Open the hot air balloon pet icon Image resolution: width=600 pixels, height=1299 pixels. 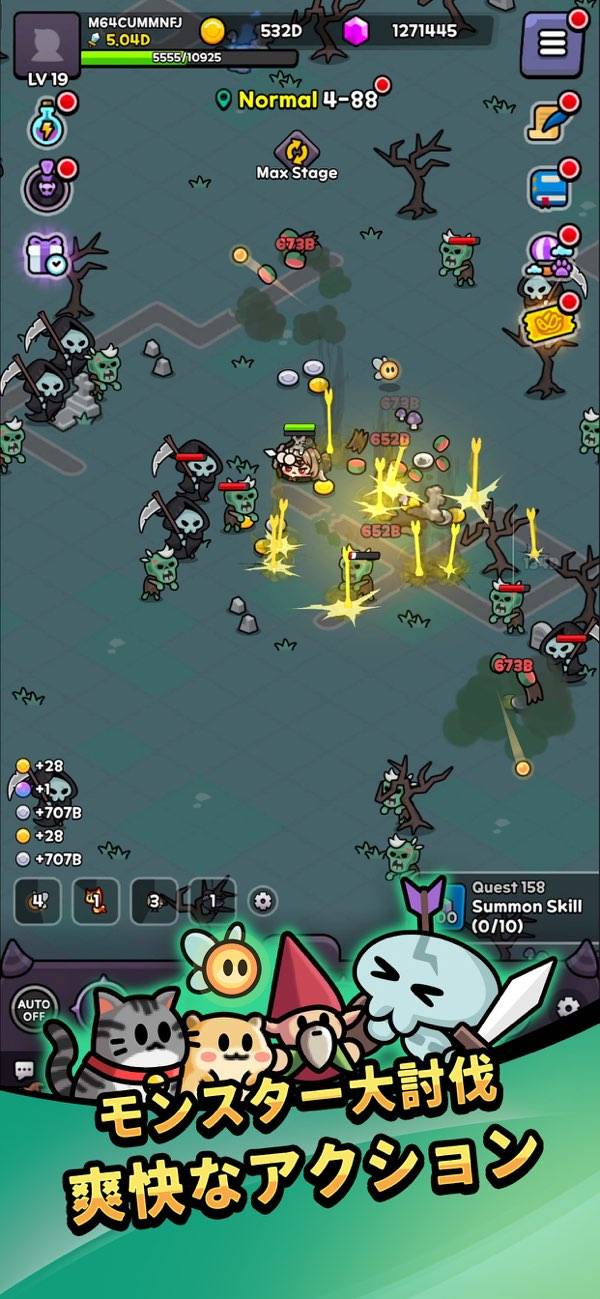point(551,255)
